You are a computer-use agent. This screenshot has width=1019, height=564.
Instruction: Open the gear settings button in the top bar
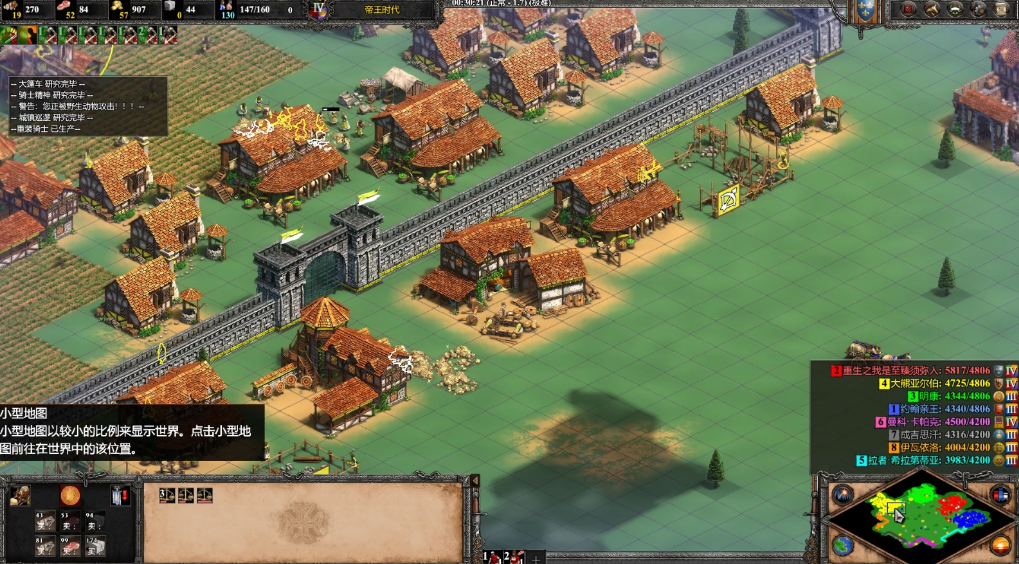coord(979,9)
